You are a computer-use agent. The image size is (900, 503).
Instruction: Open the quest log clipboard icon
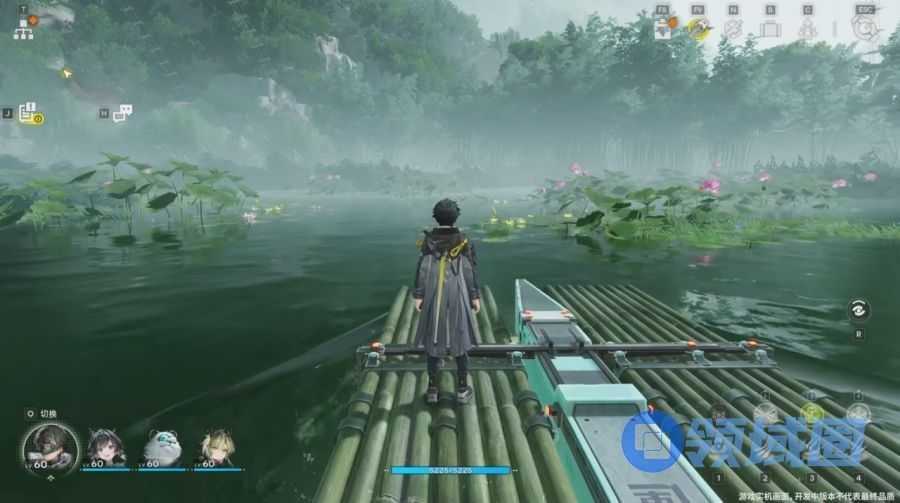click(x=29, y=113)
